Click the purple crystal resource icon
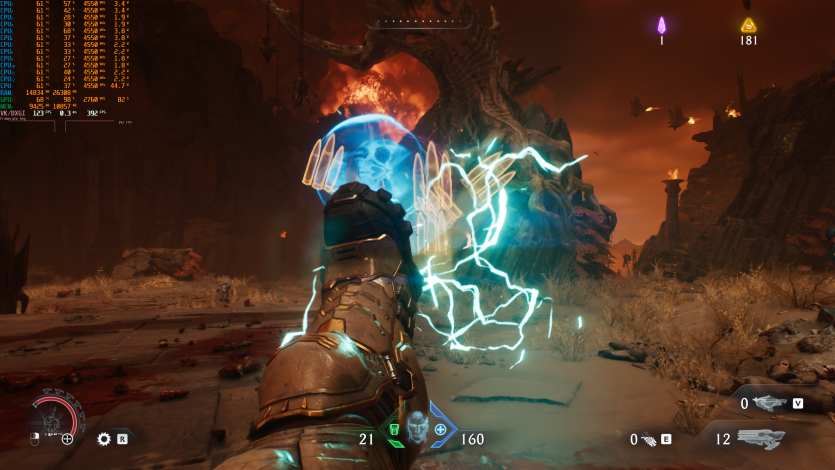Viewport: 835px width, 470px height. pos(661,26)
